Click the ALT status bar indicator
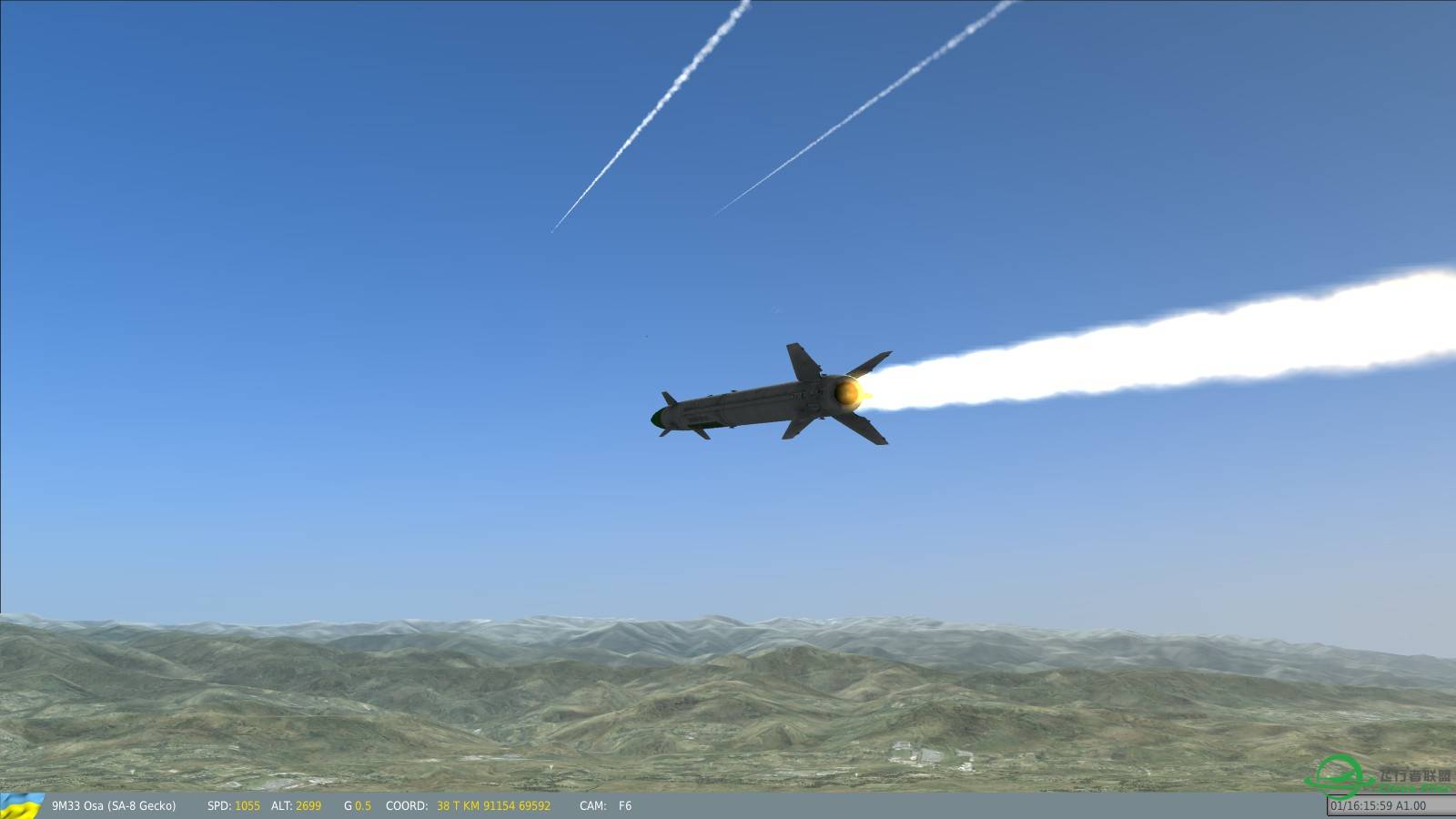This screenshot has height=819, width=1456. click(x=280, y=806)
